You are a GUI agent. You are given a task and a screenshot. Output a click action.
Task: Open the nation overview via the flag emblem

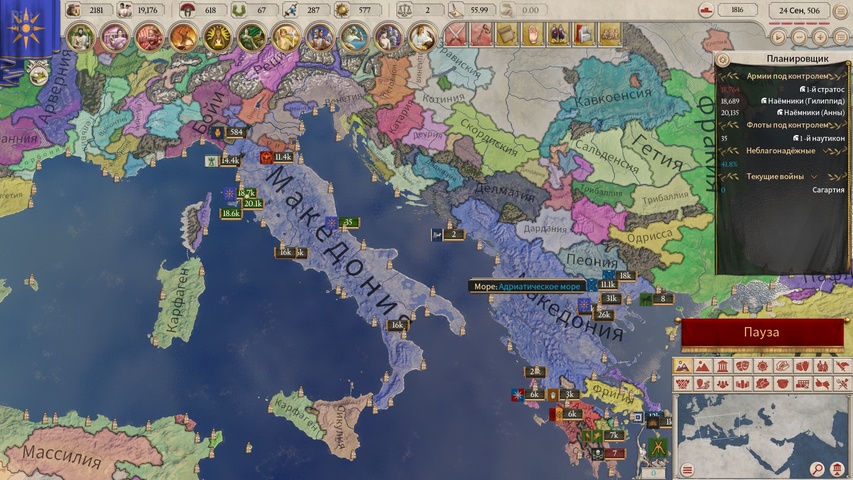(x=25, y=30)
